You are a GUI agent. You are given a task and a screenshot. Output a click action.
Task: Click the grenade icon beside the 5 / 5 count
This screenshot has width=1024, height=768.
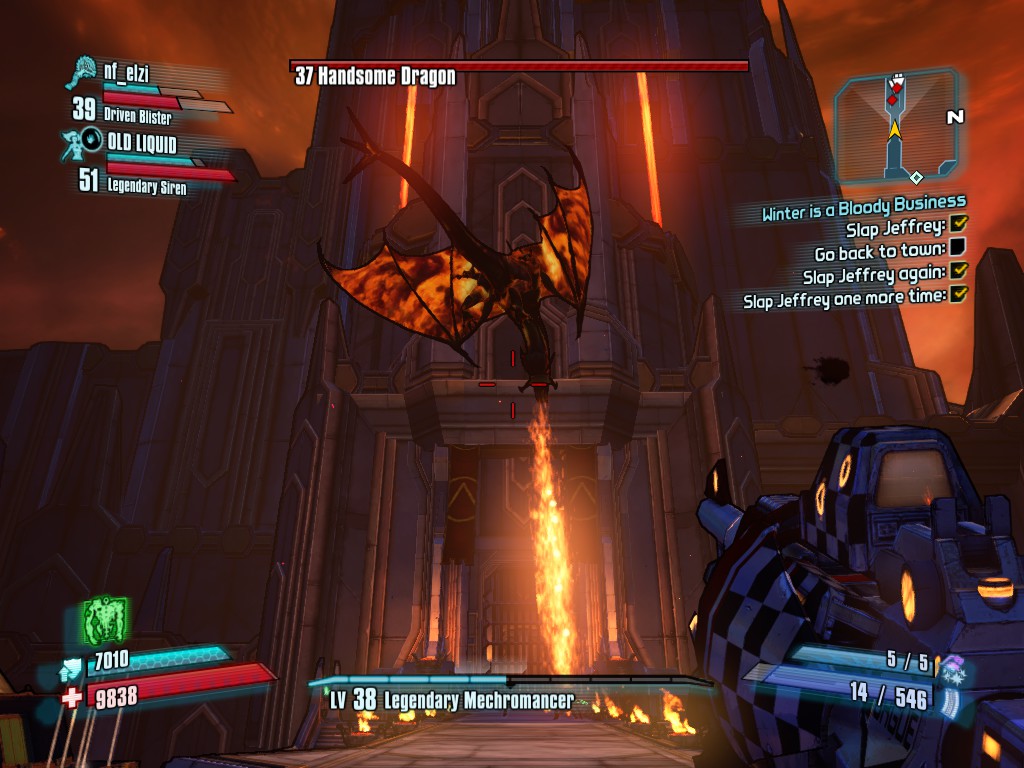(x=951, y=664)
